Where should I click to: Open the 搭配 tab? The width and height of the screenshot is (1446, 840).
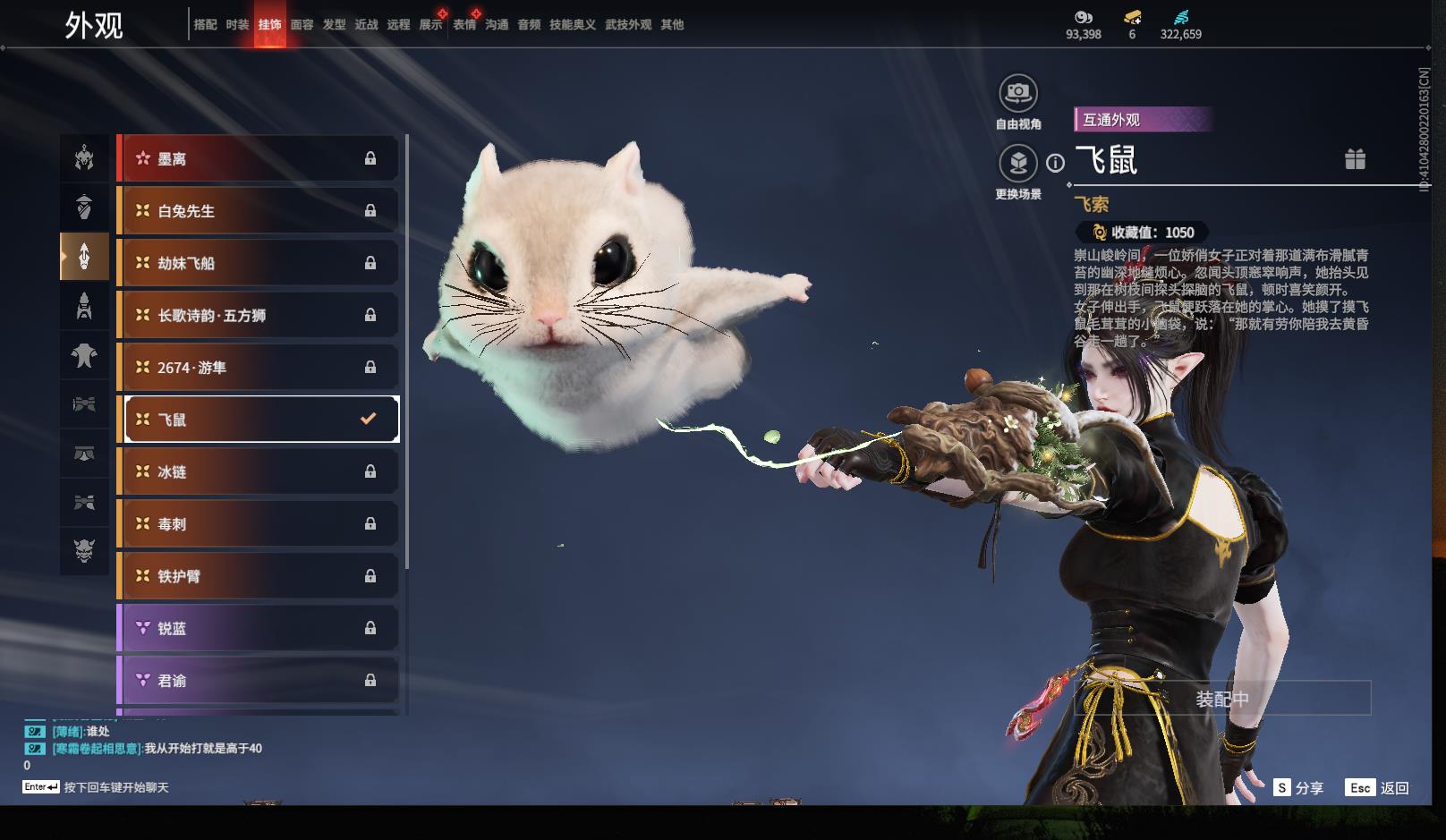pyautogui.click(x=205, y=25)
